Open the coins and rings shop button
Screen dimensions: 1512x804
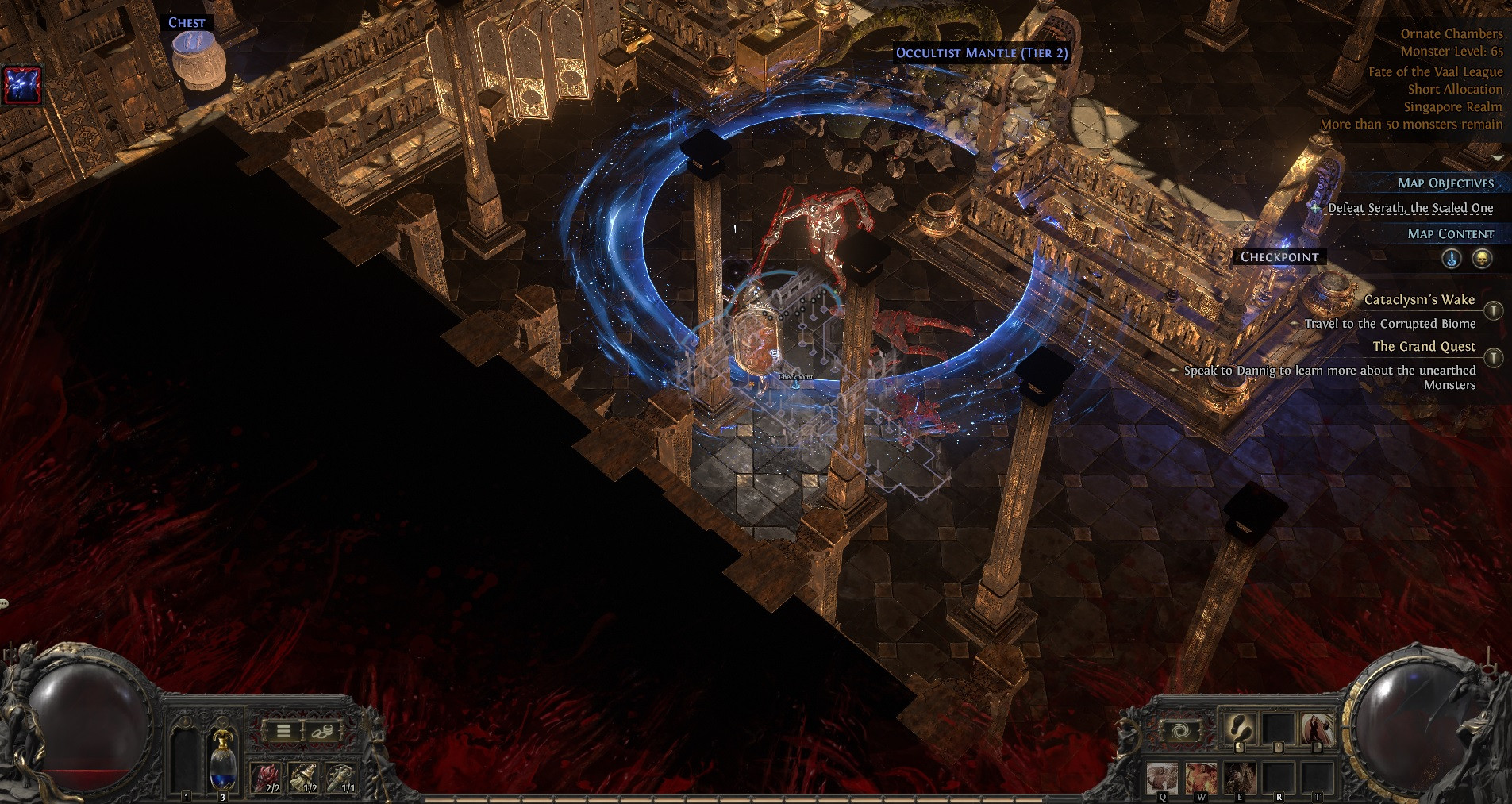pos(323,731)
